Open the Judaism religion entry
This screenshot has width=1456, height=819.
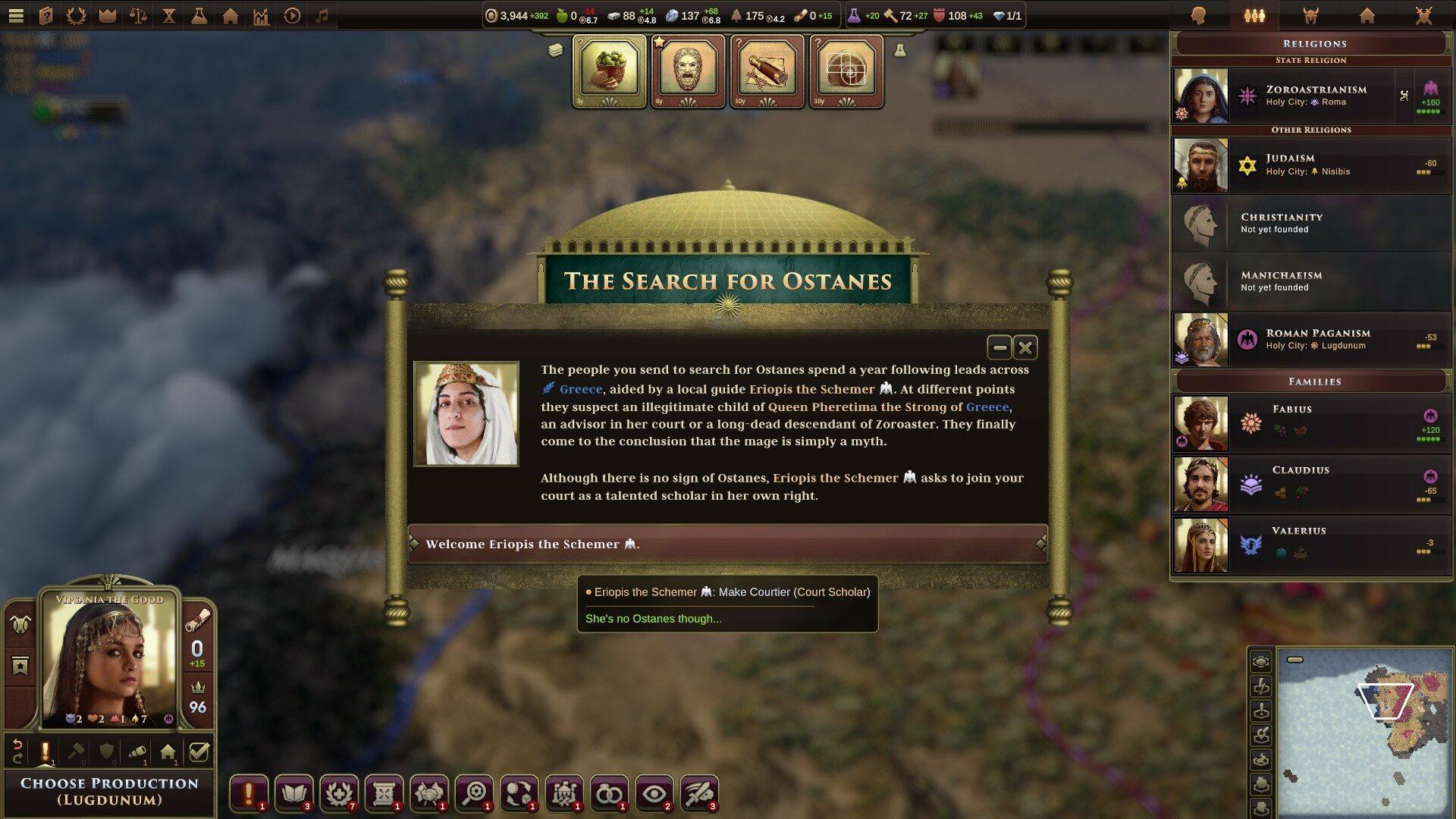1310,165
